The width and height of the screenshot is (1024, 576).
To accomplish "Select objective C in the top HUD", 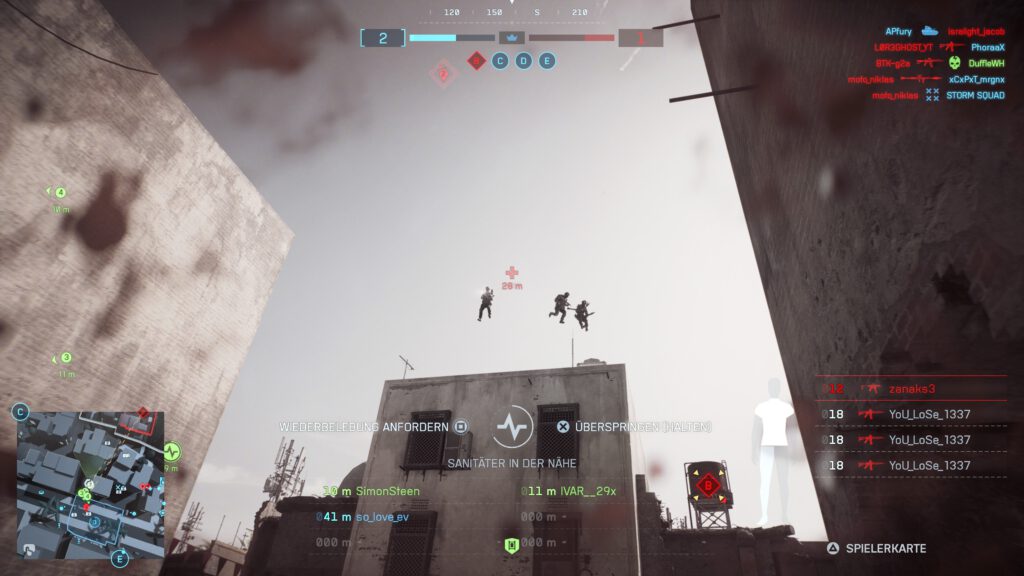I will 500,61.
